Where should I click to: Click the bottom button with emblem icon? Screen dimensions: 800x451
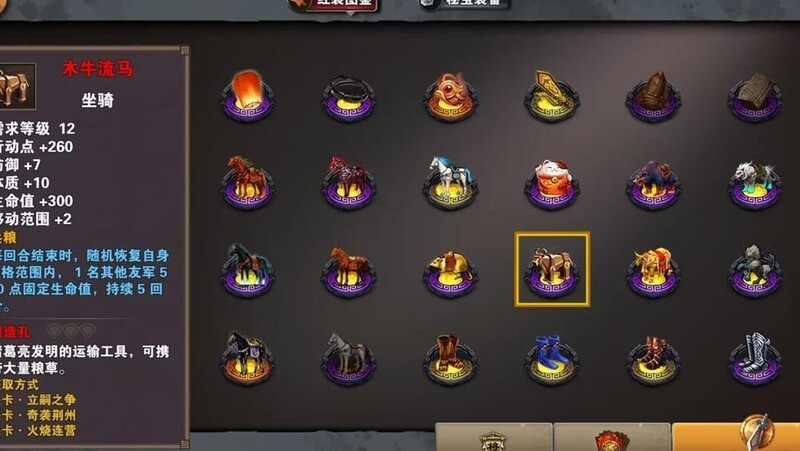493,438
